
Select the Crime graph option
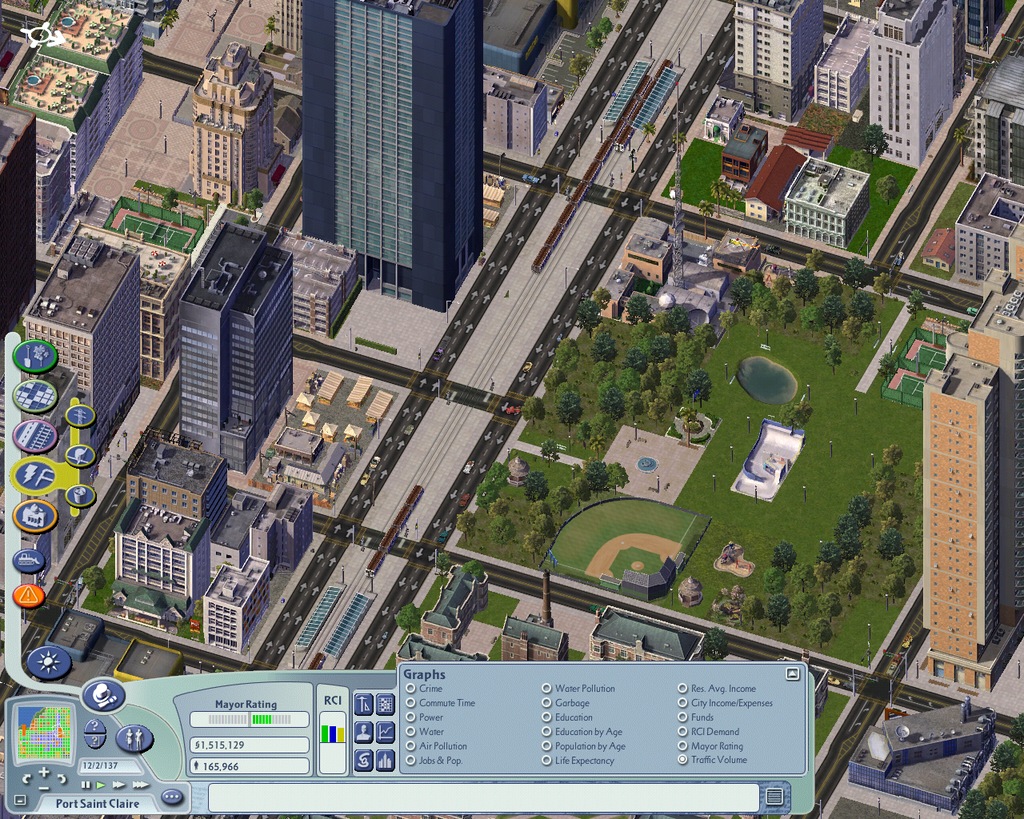click(410, 689)
